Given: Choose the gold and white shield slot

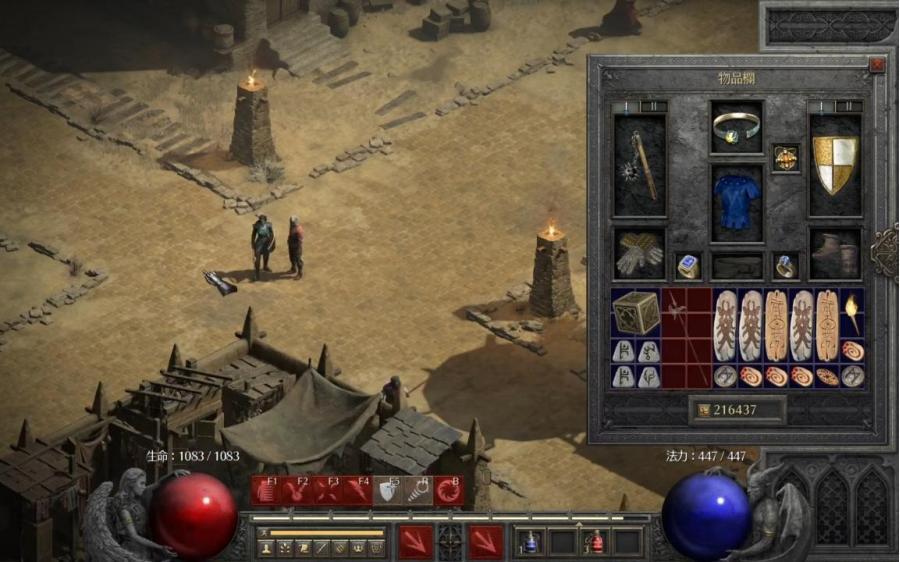Looking at the screenshot, I should point(834,163).
